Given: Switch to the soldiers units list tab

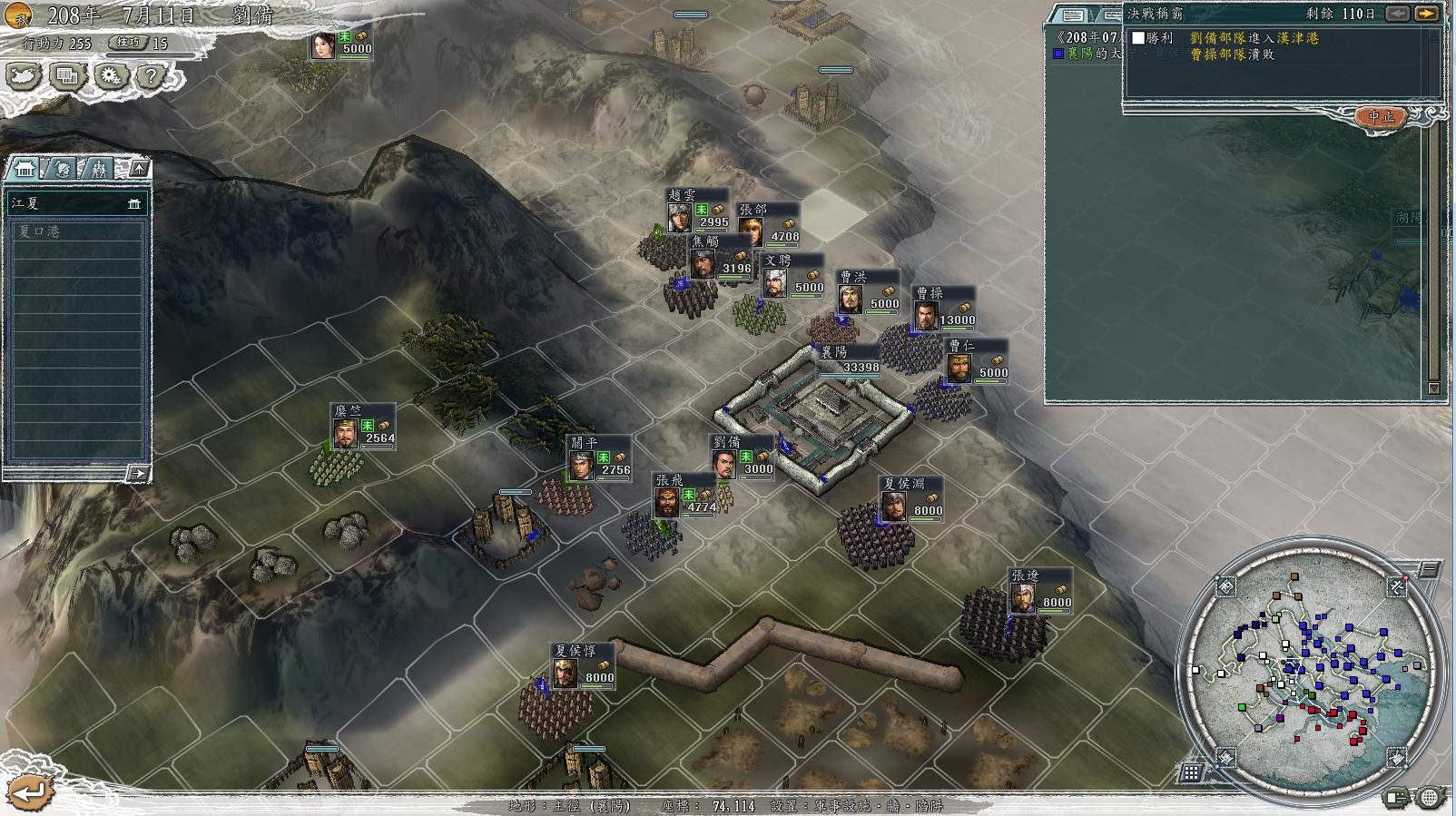Looking at the screenshot, I should (98, 169).
